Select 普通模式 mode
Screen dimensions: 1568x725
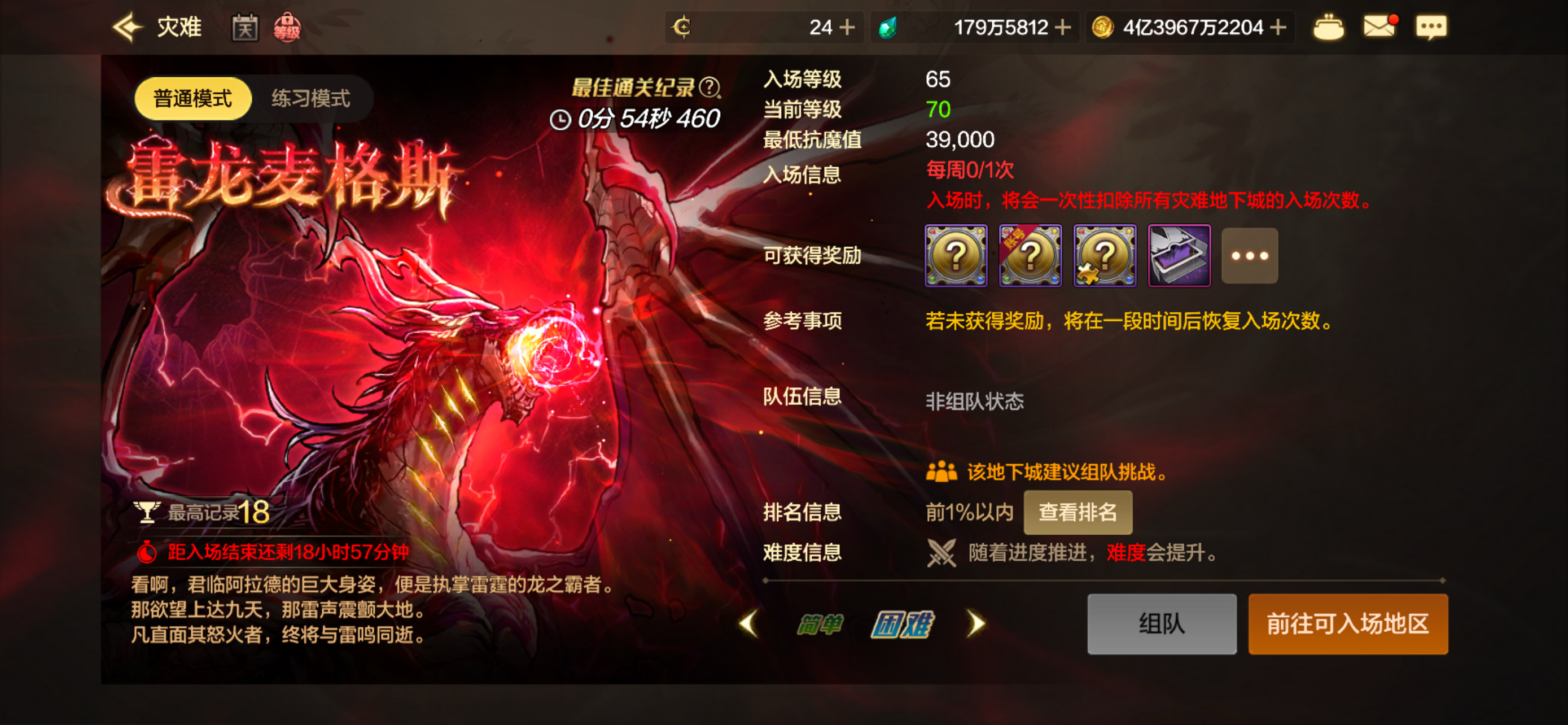(x=192, y=98)
